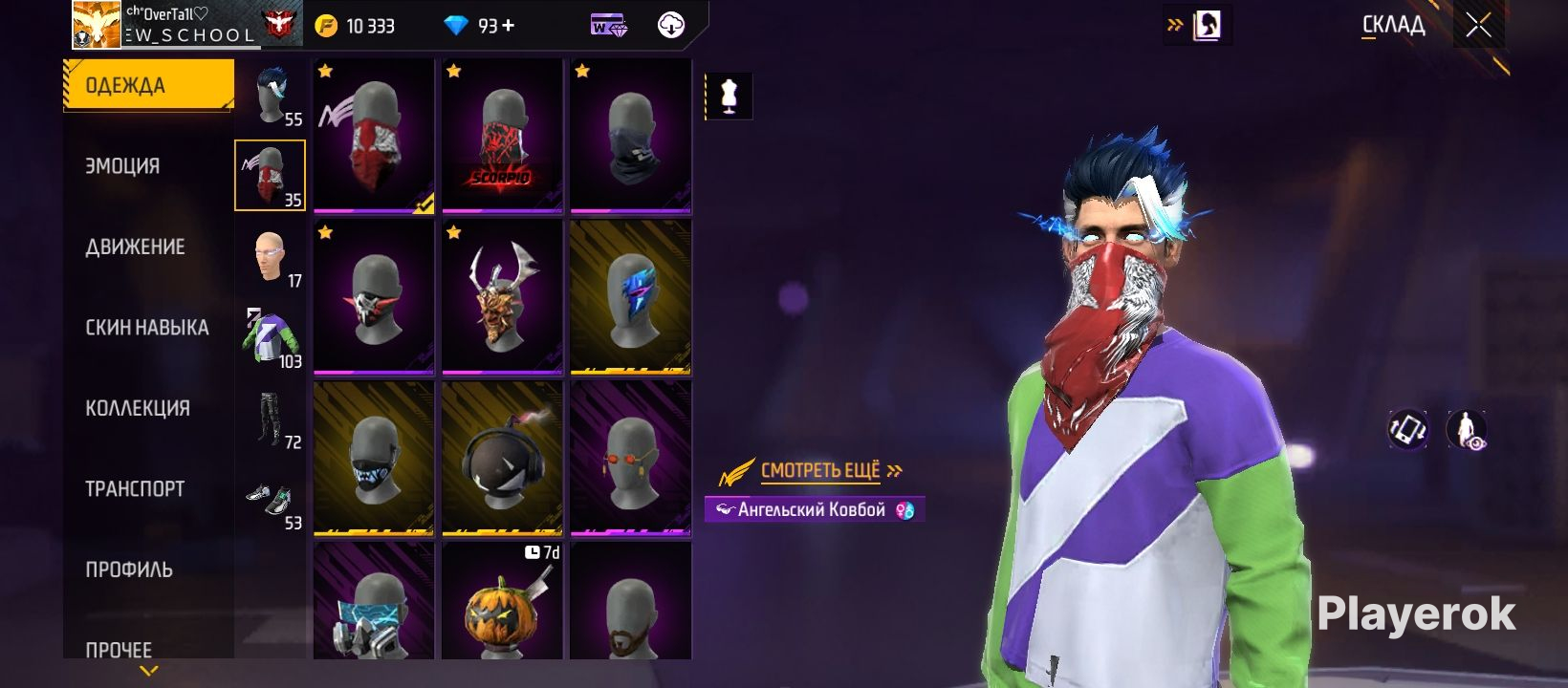Open the hairstyle subcategory with 55 items
This screenshot has width=1568, height=688.
[271, 96]
